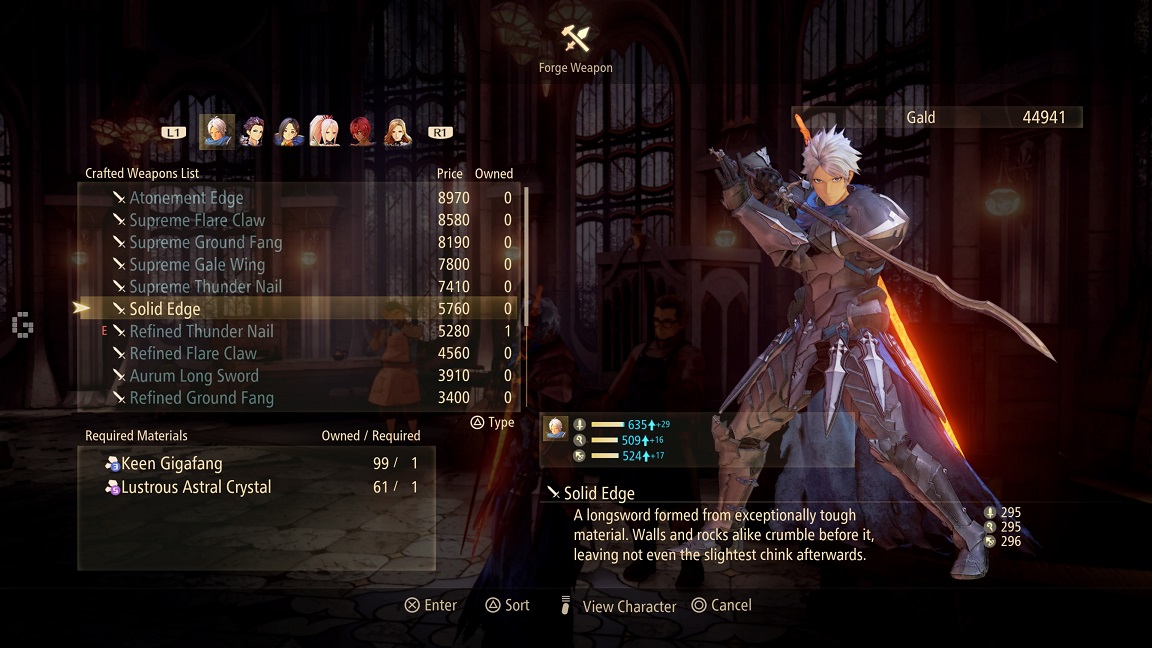Image resolution: width=1152 pixels, height=648 pixels.
Task: Pick the Aurum Long Sword entry
Action: [x=194, y=376]
